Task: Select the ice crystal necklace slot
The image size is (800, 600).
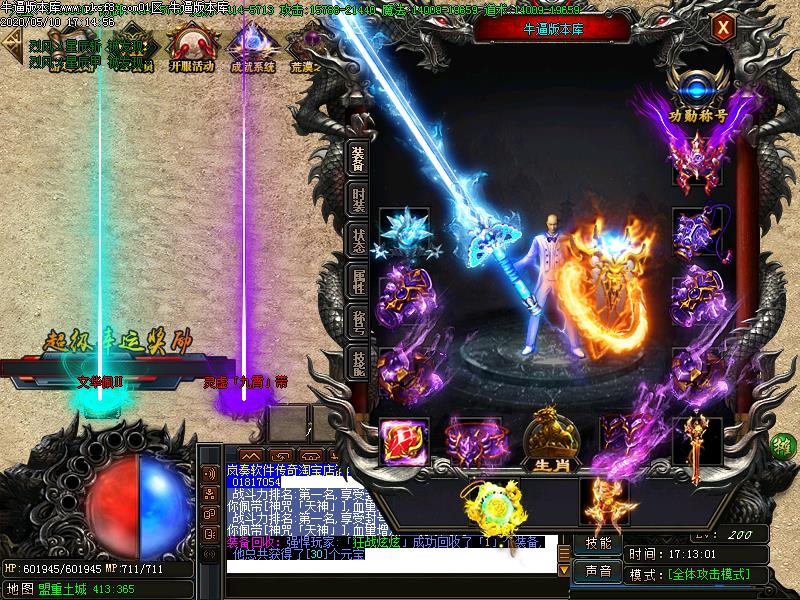Action: [x=405, y=233]
